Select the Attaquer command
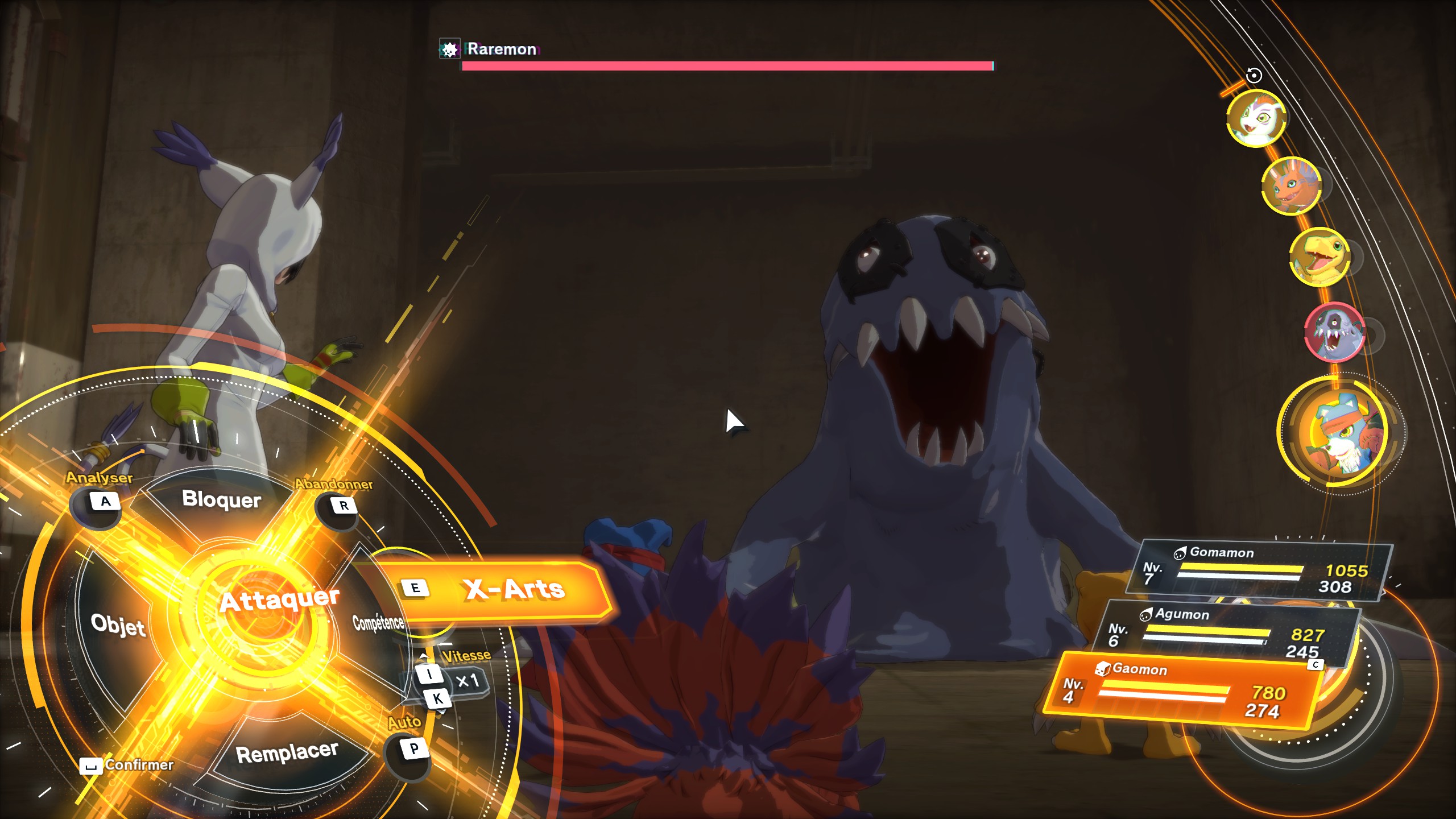 click(x=279, y=600)
